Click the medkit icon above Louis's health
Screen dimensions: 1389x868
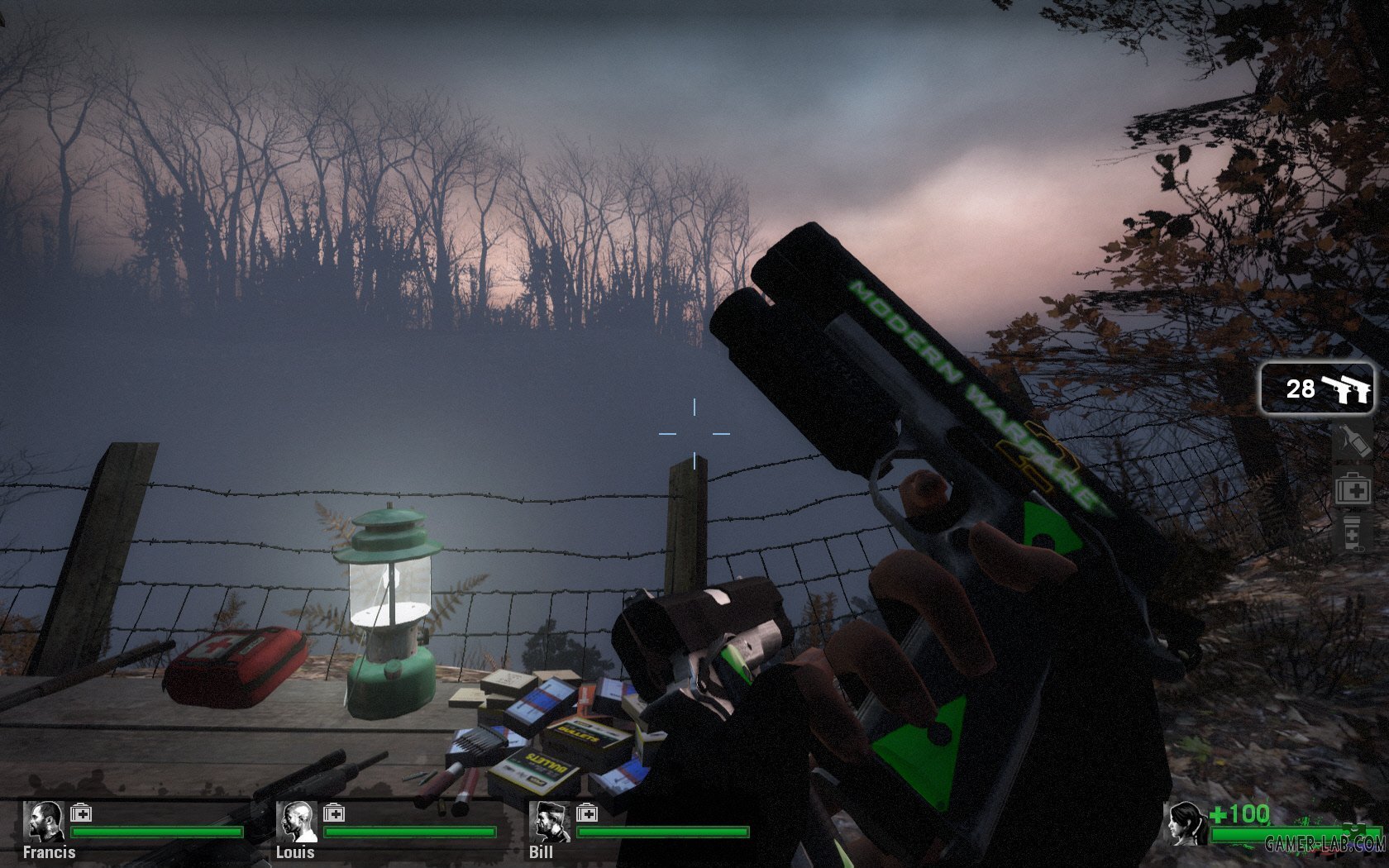click(x=334, y=813)
